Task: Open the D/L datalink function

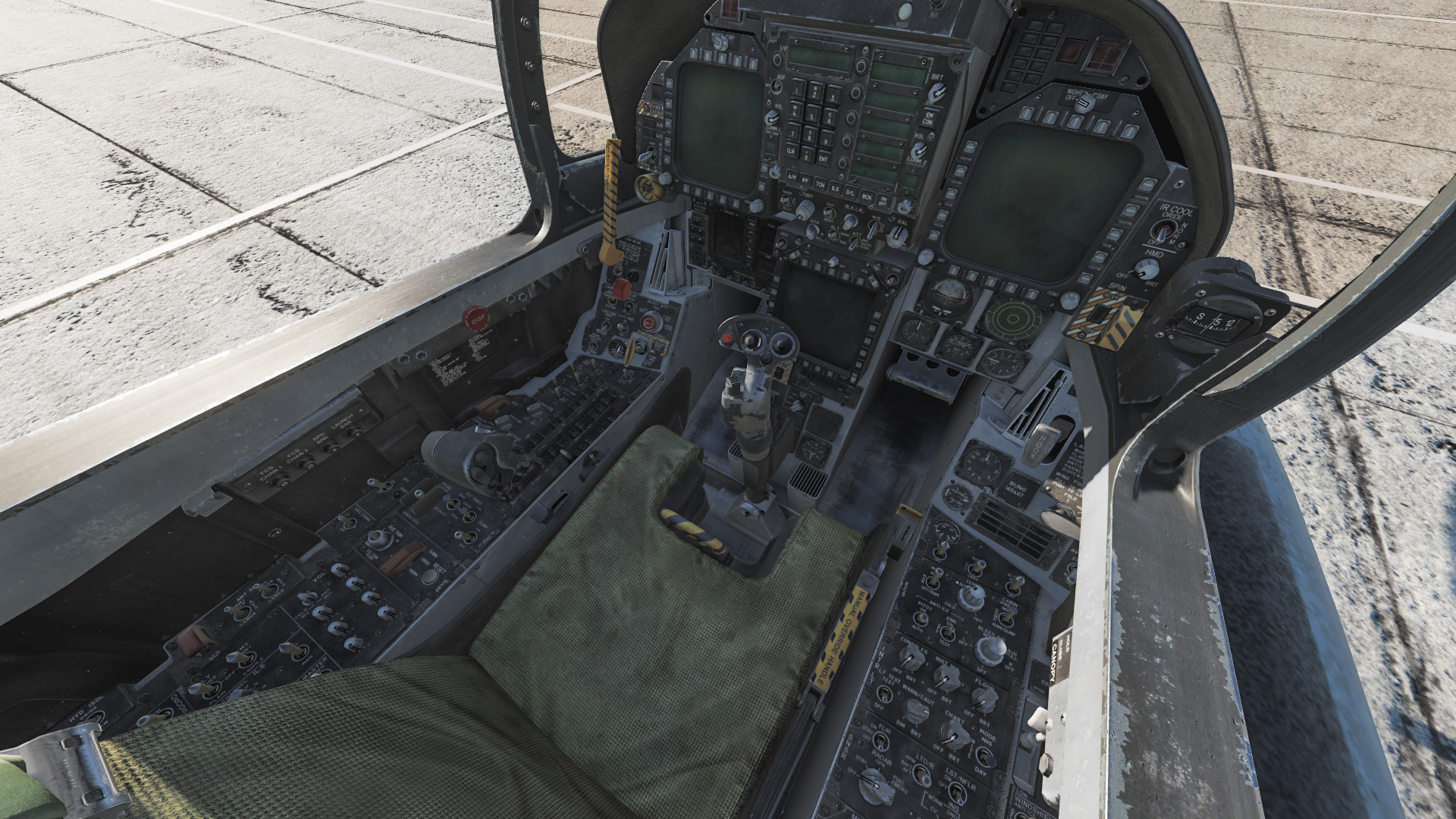Action: coord(852,193)
